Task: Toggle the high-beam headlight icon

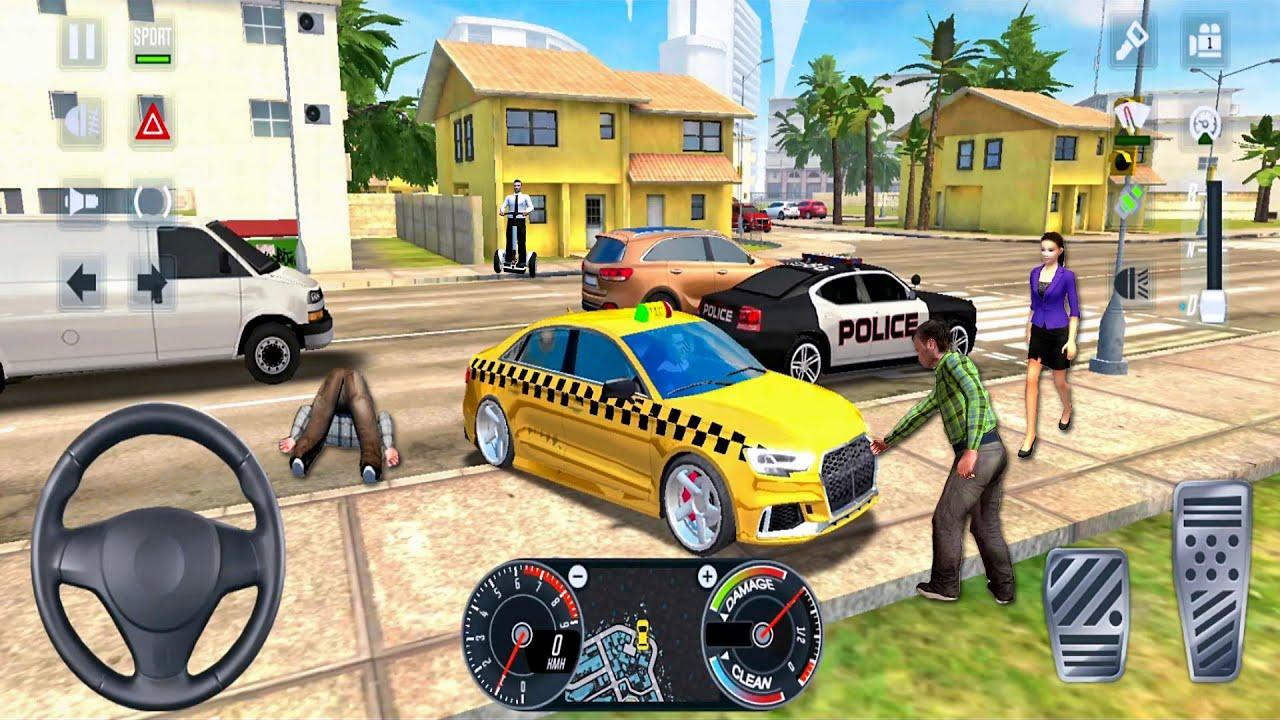Action: point(1133,281)
